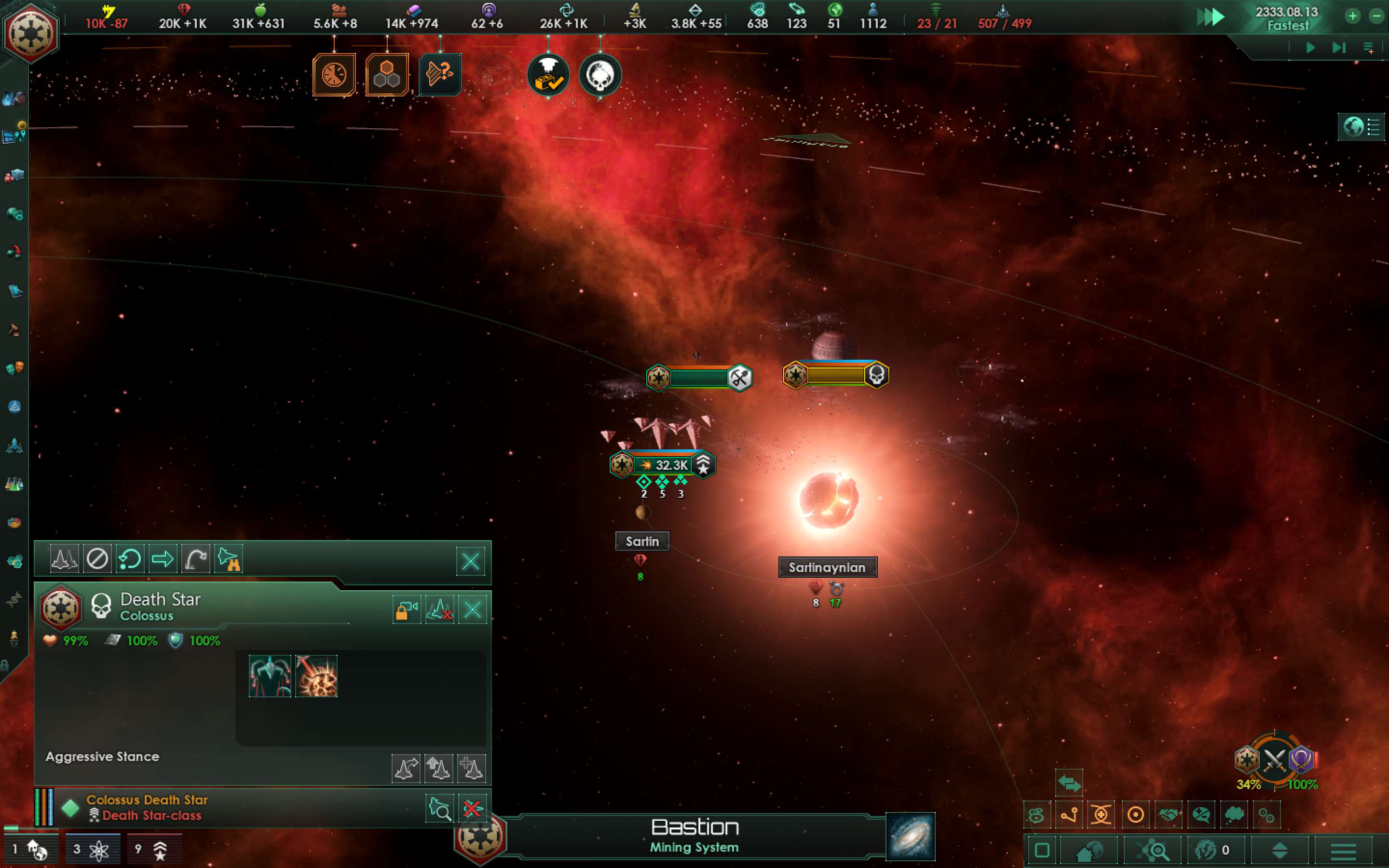Lock the camera on the Death Star
The height and width of the screenshot is (868, 1389).
pos(407,610)
